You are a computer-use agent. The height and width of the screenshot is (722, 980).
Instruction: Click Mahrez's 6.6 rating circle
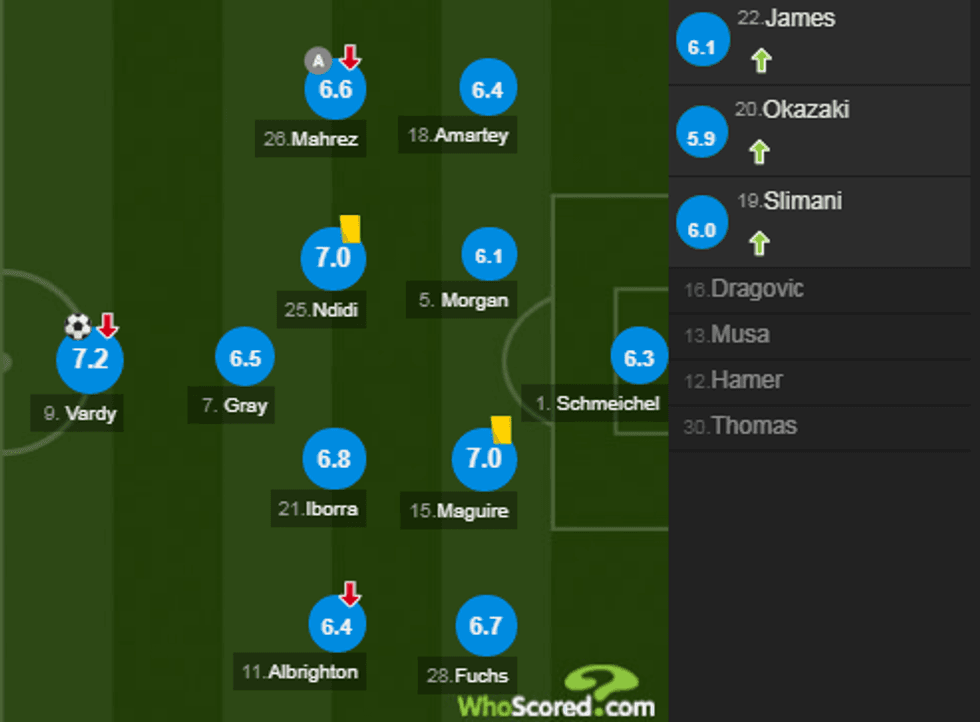coord(335,89)
